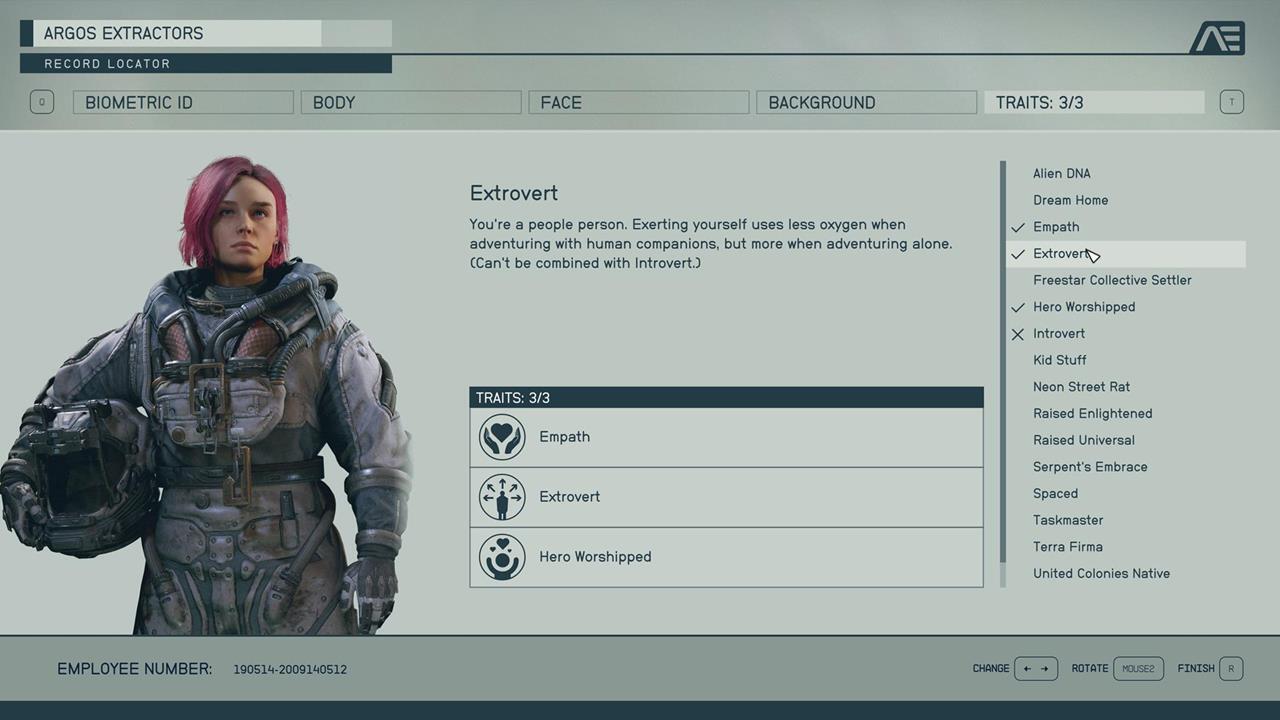Click the FINISH button

pos(1195,668)
